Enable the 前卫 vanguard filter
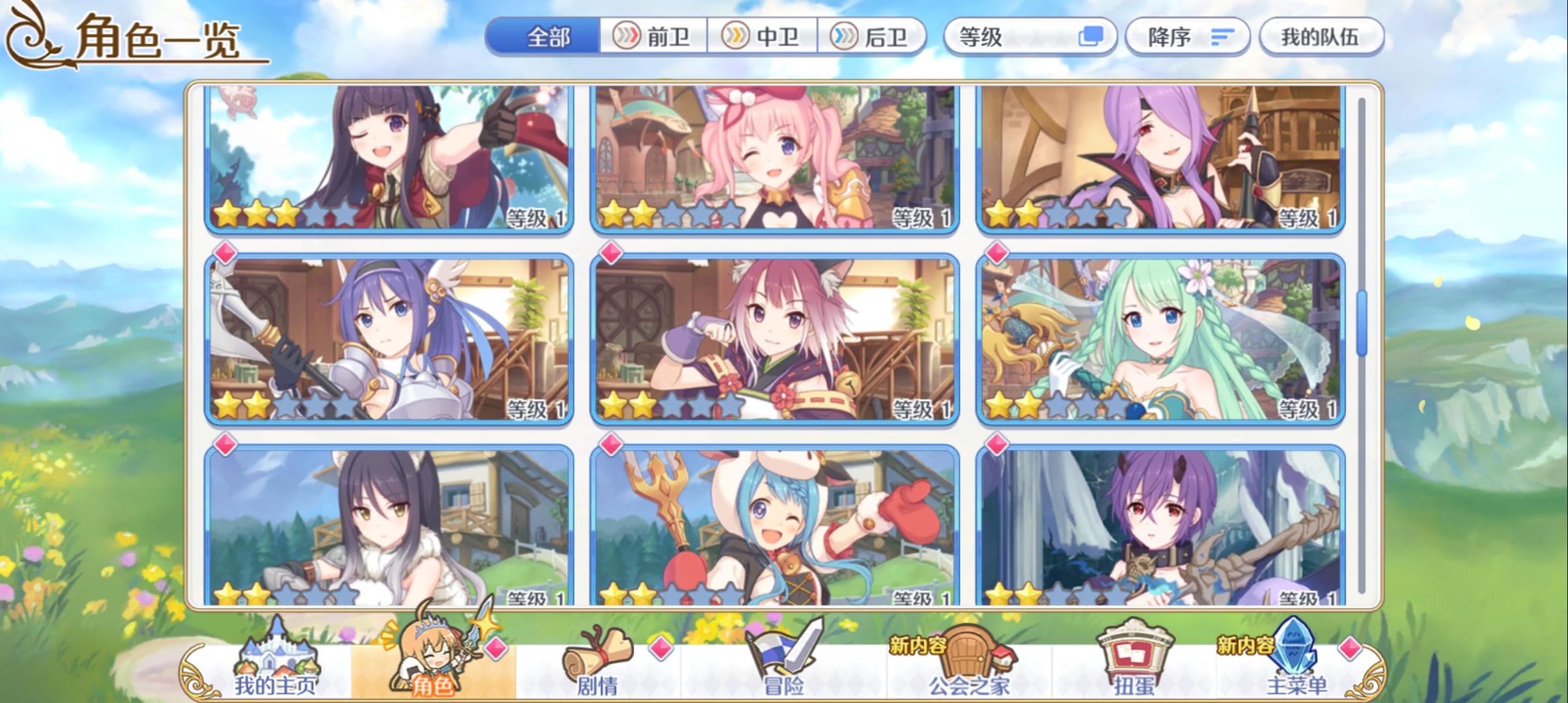1568x703 pixels. [654, 37]
